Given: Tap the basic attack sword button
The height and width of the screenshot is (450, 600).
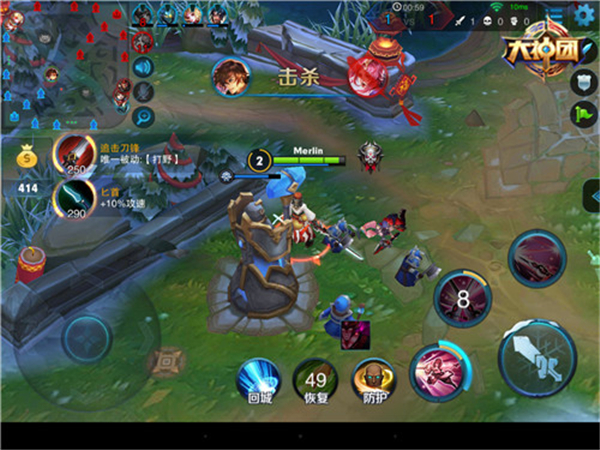Looking at the screenshot, I should 537,357.
